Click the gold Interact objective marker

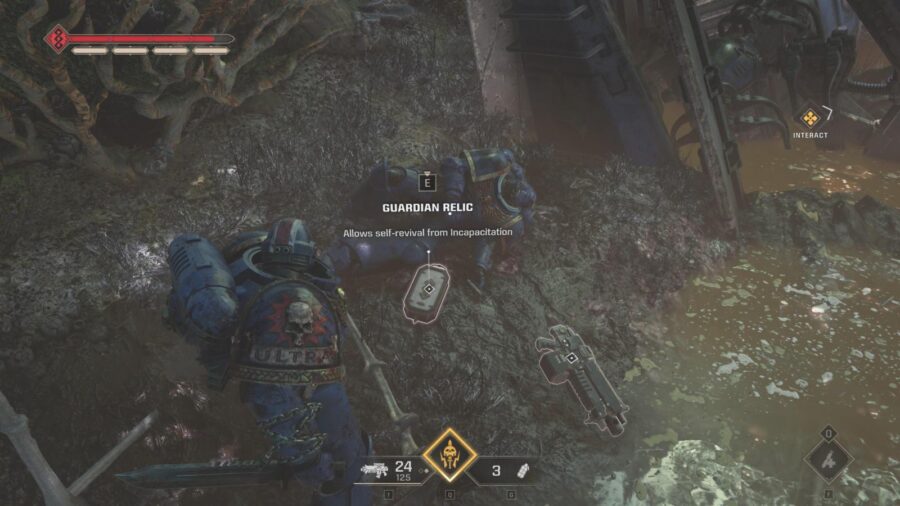click(x=811, y=117)
